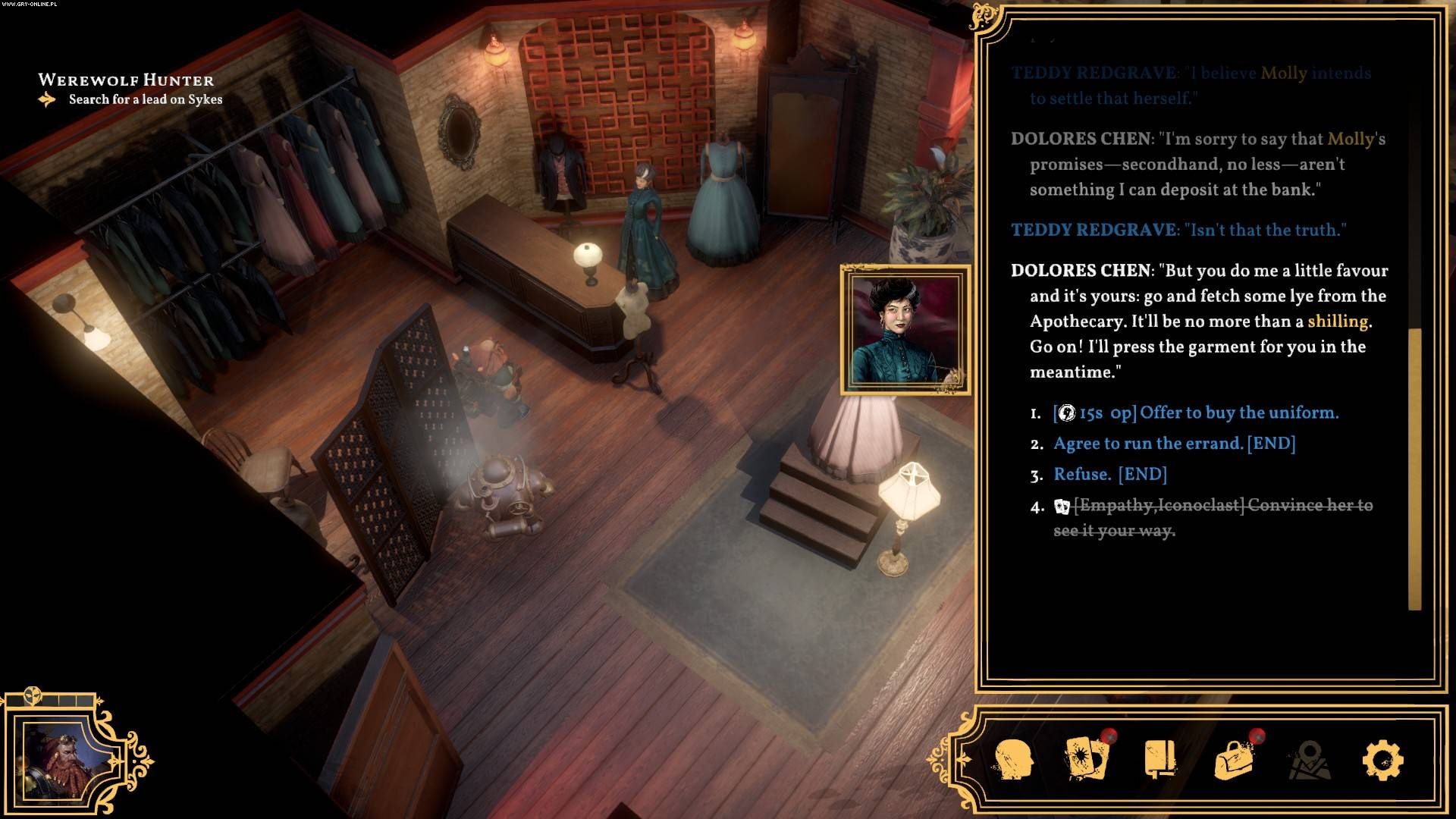Screen dimensions: 1456x819
Task: Open the settings gear menu
Action: click(1382, 759)
